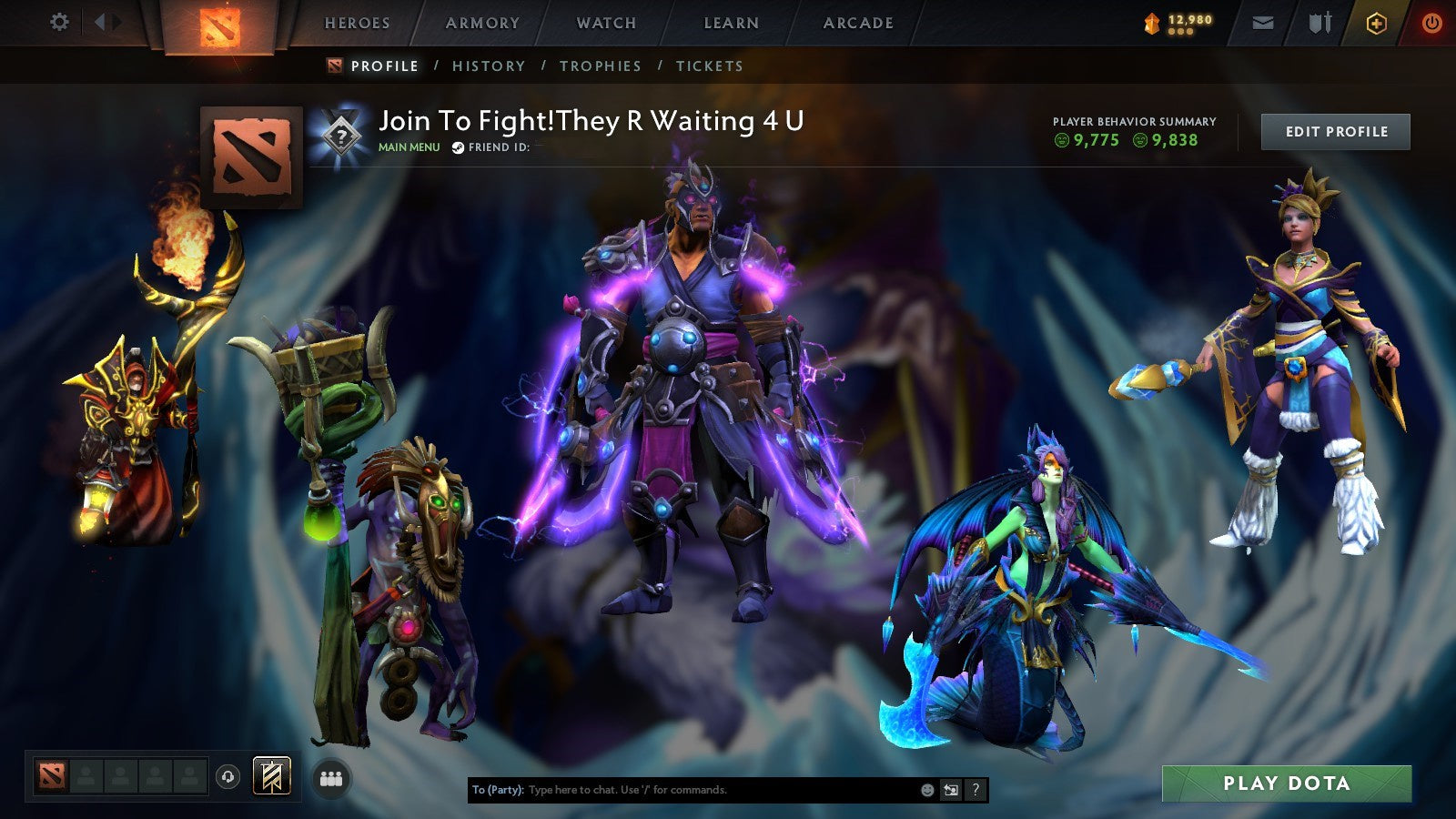Switch to the HISTORY tab
Viewport: 1456px width, 819px height.
click(x=491, y=66)
